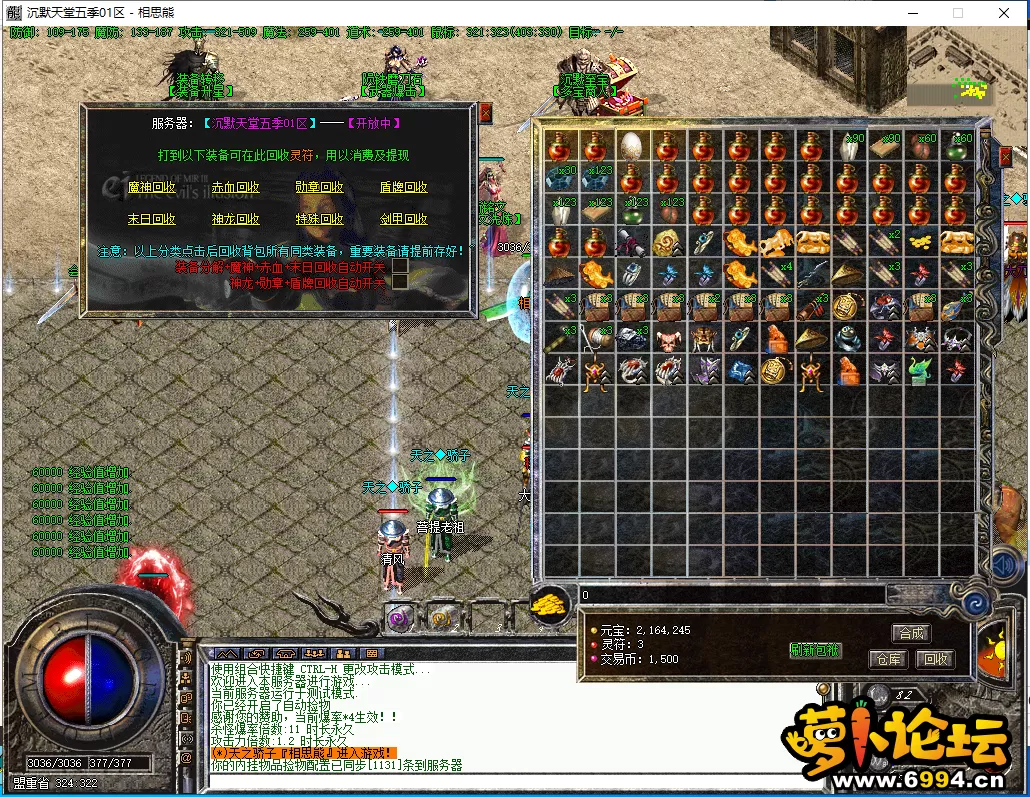Activate the 剑甲回收 link
The width and height of the screenshot is (1030, 797).
[x=403, y=219]
